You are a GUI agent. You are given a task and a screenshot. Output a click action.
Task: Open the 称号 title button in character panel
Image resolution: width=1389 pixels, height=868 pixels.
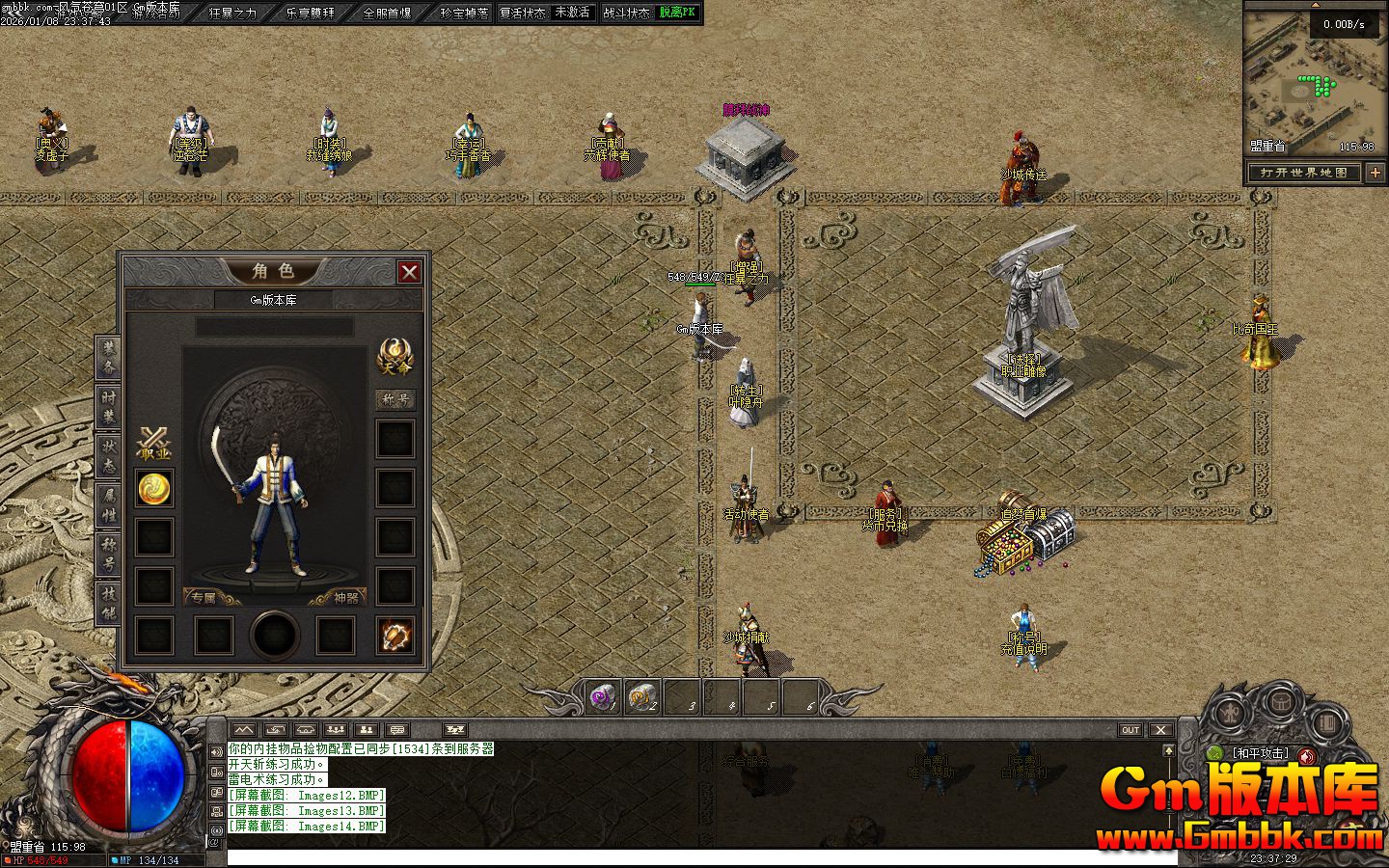tap(395, 399)
